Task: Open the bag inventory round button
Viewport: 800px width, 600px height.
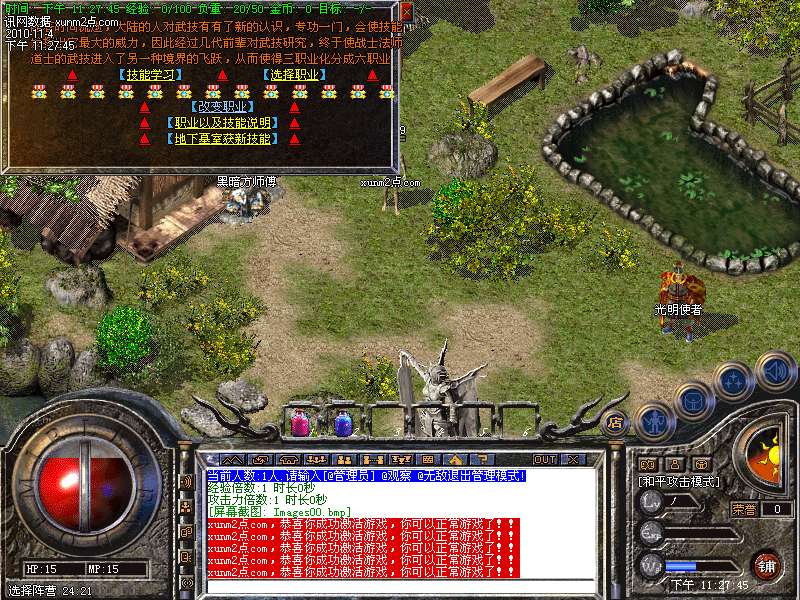Action: 693,400
